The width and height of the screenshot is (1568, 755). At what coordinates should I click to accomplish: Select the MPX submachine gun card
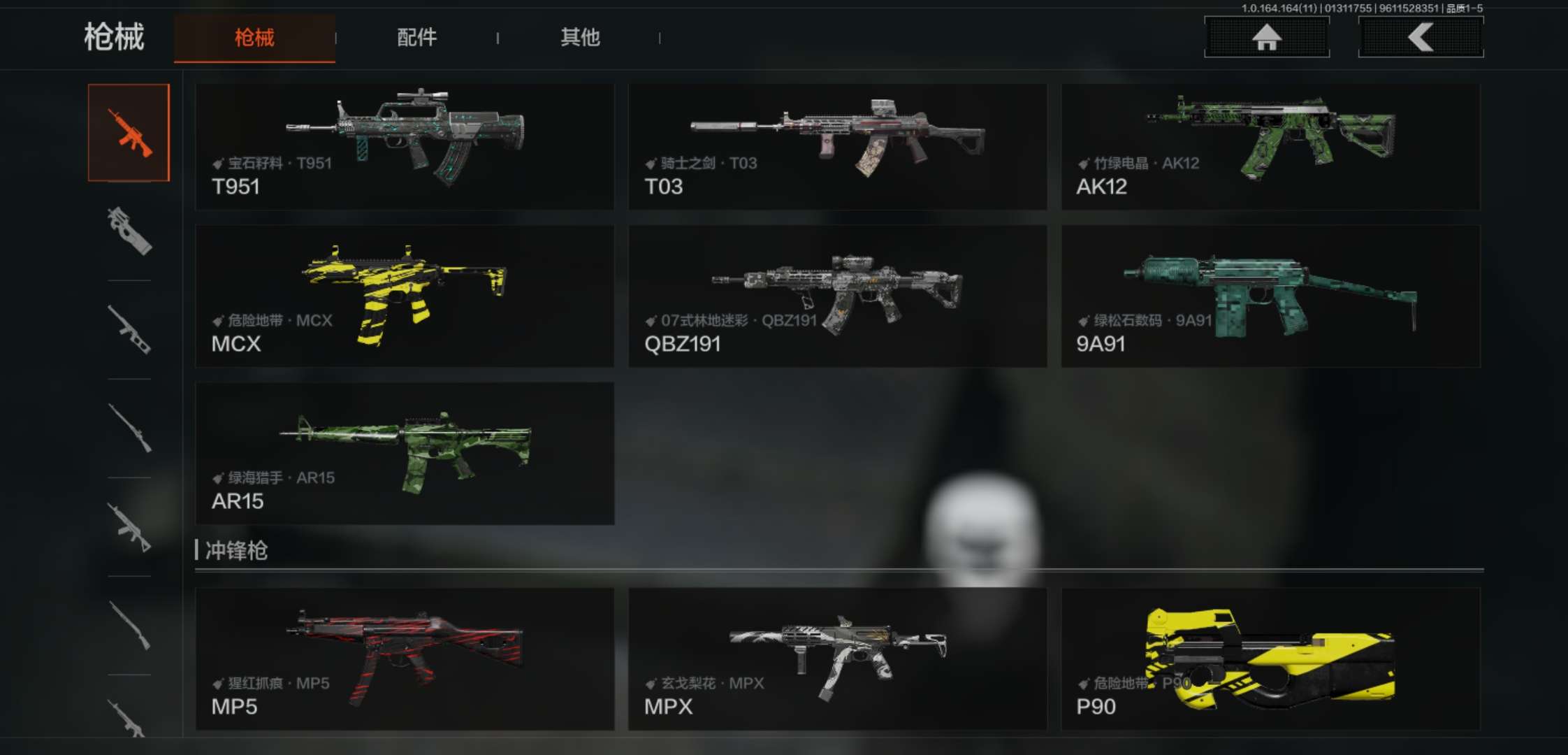click(x=837, y=659)
